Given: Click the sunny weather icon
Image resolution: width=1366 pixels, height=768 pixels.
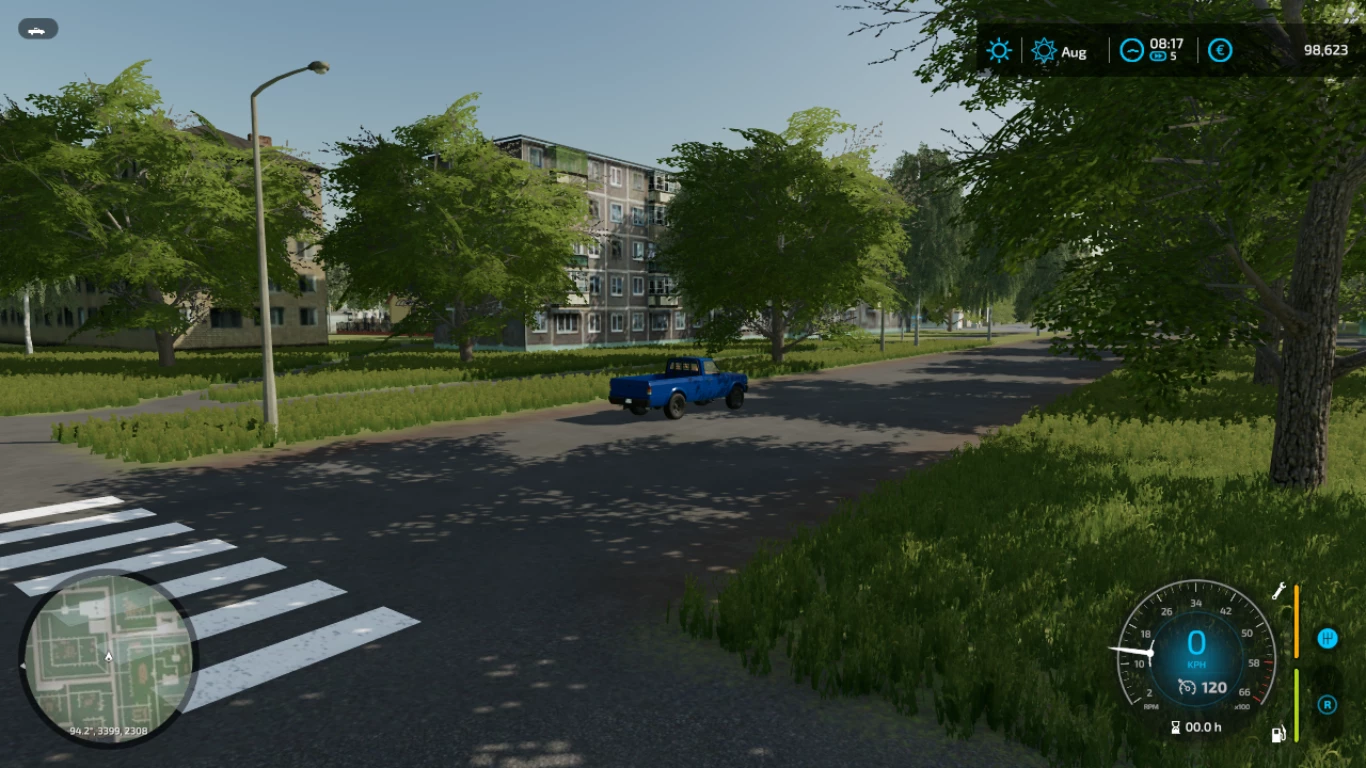Looking at the screenshot, I should click(x=999, y=51).
